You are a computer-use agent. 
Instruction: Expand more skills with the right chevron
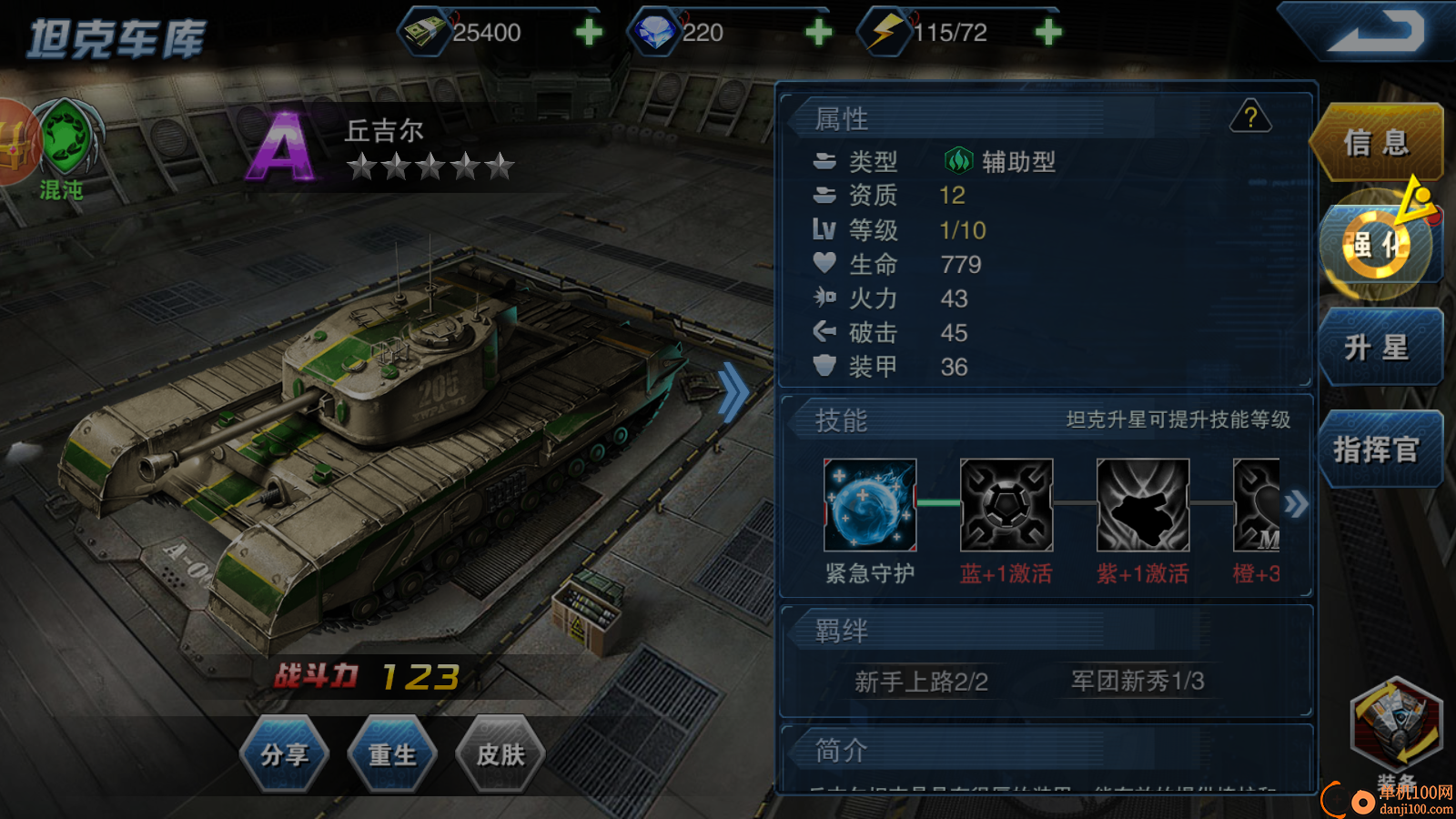click(x=1294, y=504)
